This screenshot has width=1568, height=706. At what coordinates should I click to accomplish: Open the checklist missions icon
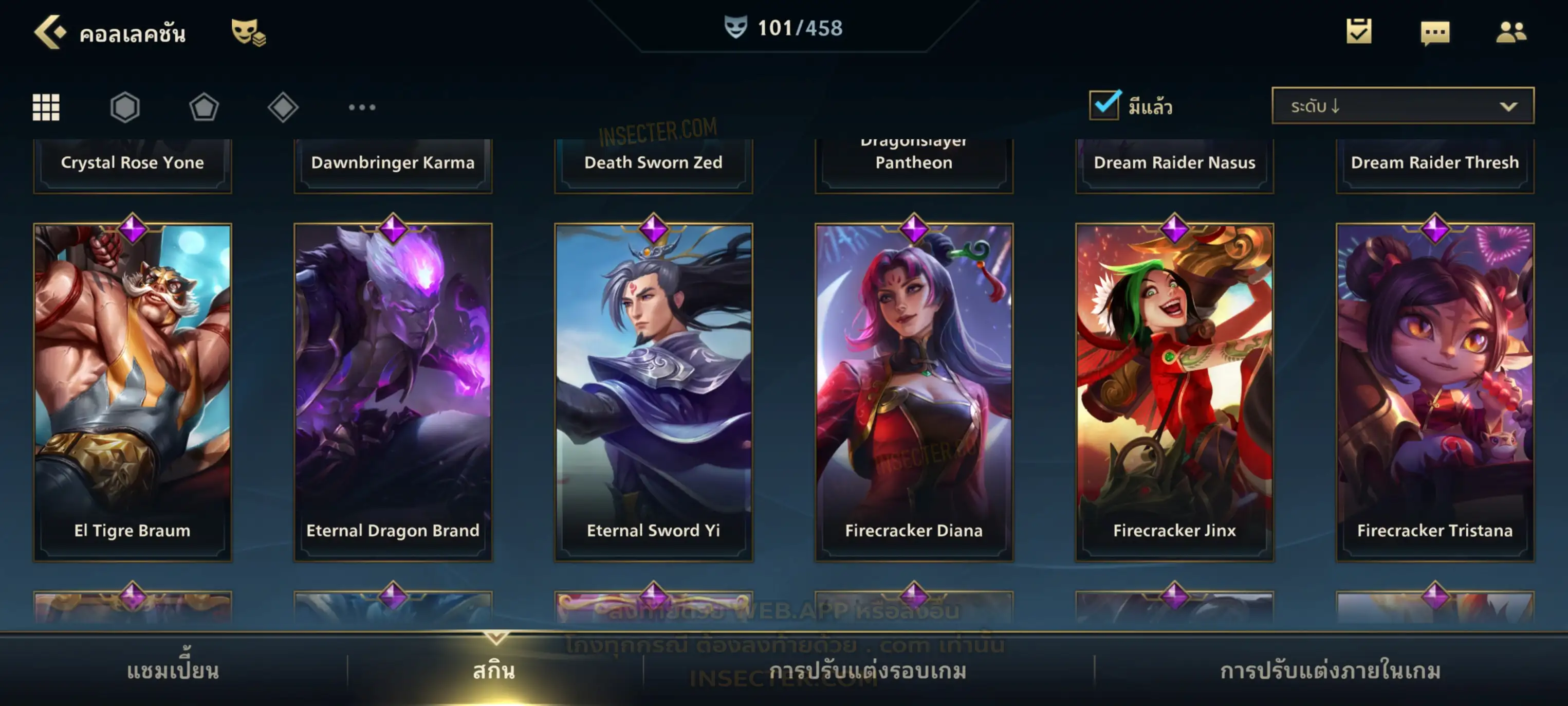pyautogui.click(x=1358, y=31)
